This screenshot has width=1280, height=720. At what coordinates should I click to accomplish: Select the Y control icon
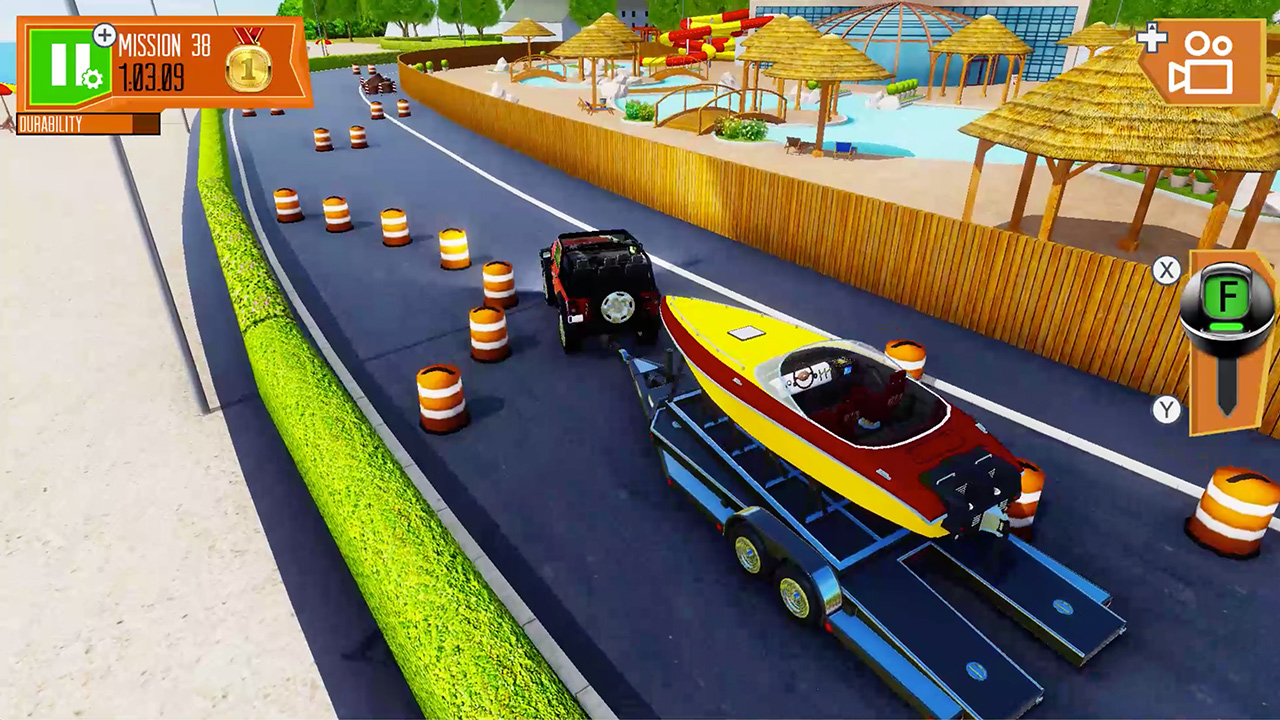coord(1166,410)
